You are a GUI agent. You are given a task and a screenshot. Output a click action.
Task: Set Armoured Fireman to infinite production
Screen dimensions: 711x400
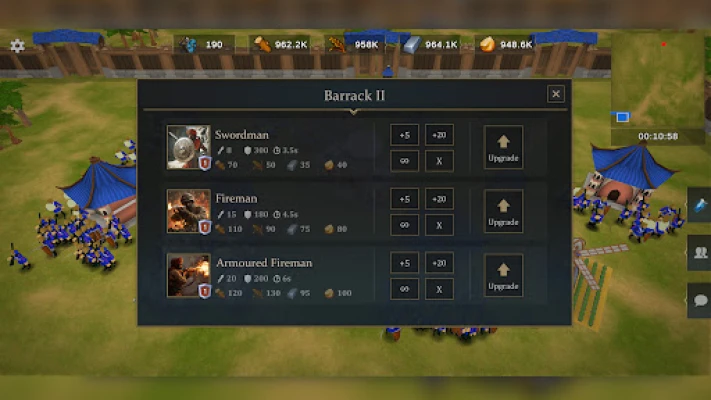404,289
